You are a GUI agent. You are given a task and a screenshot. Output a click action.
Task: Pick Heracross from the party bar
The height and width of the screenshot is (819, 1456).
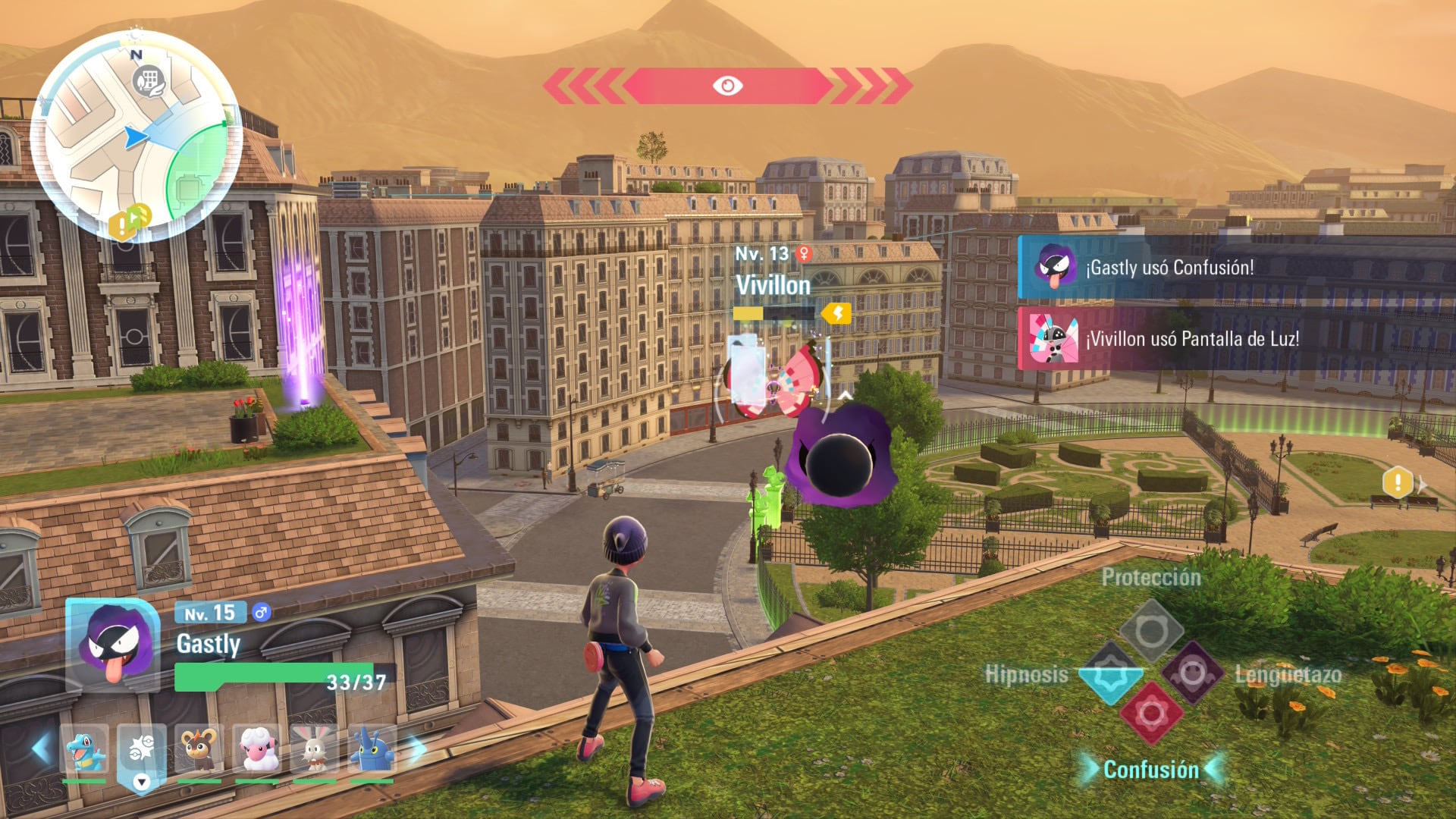point(372,750)
